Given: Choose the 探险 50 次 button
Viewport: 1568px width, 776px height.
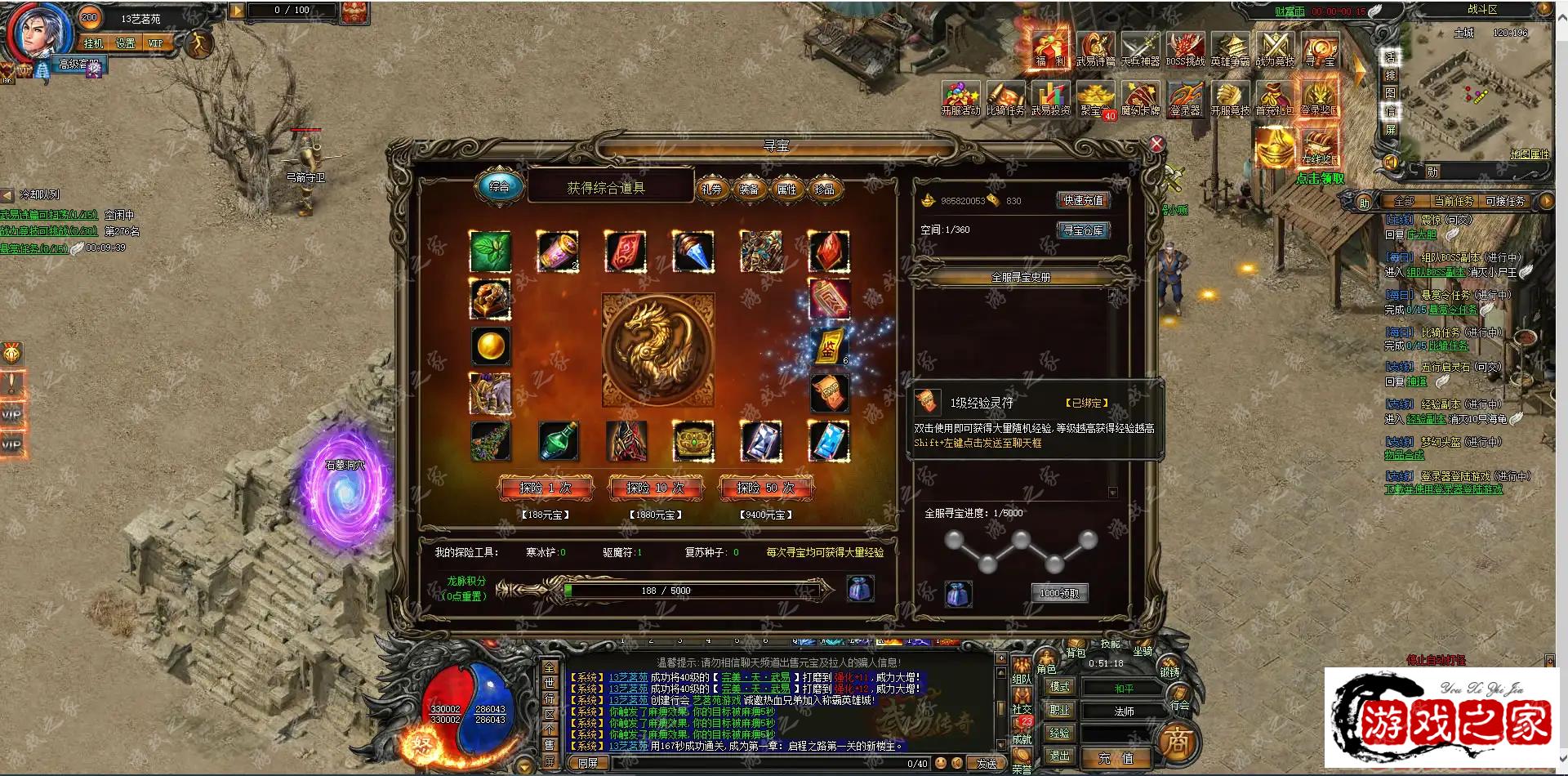Looking at the screenshot, I should [765, 488].
